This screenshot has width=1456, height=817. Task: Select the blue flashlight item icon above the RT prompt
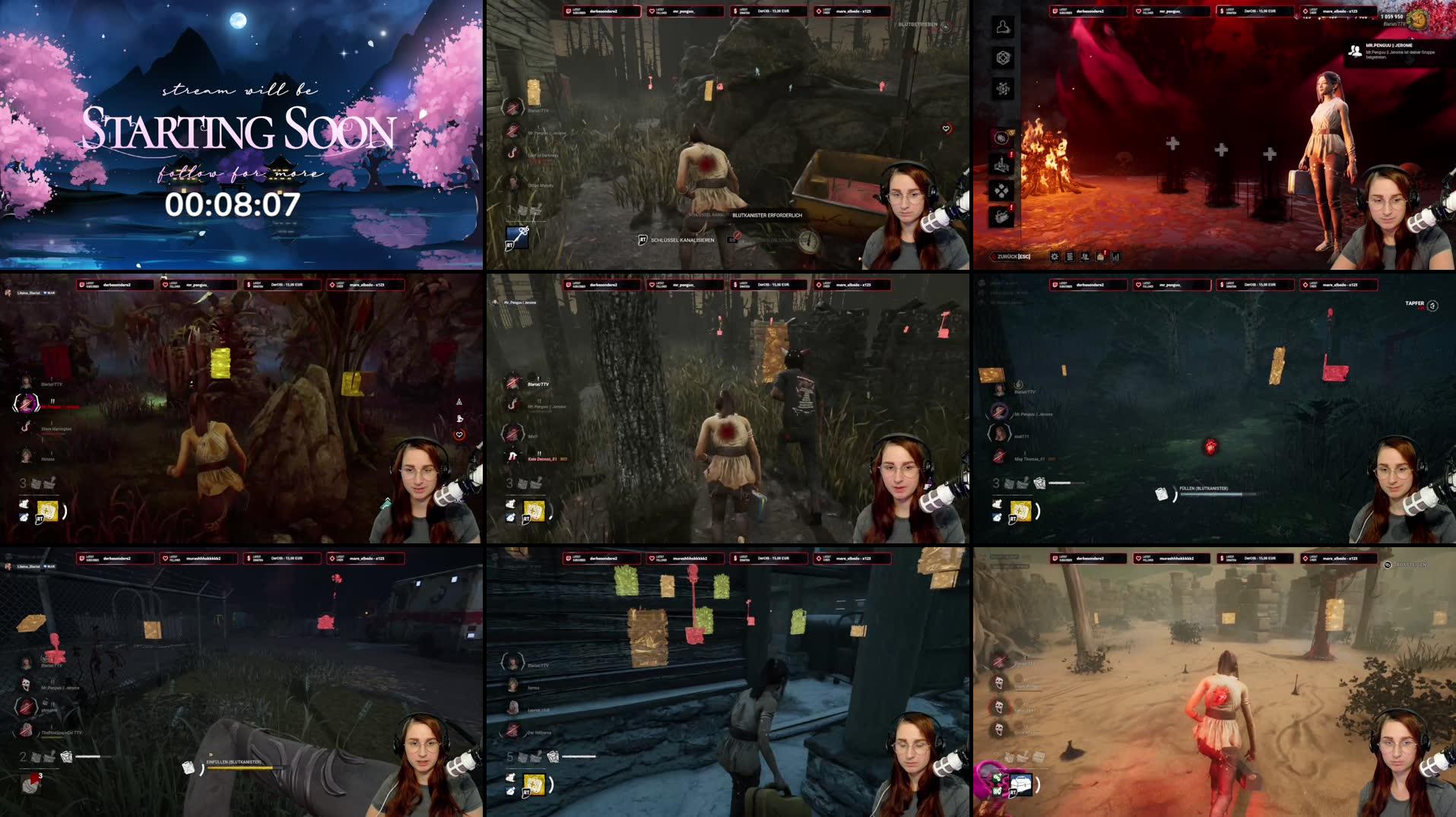pyautogui.click(x=517, y=239)
